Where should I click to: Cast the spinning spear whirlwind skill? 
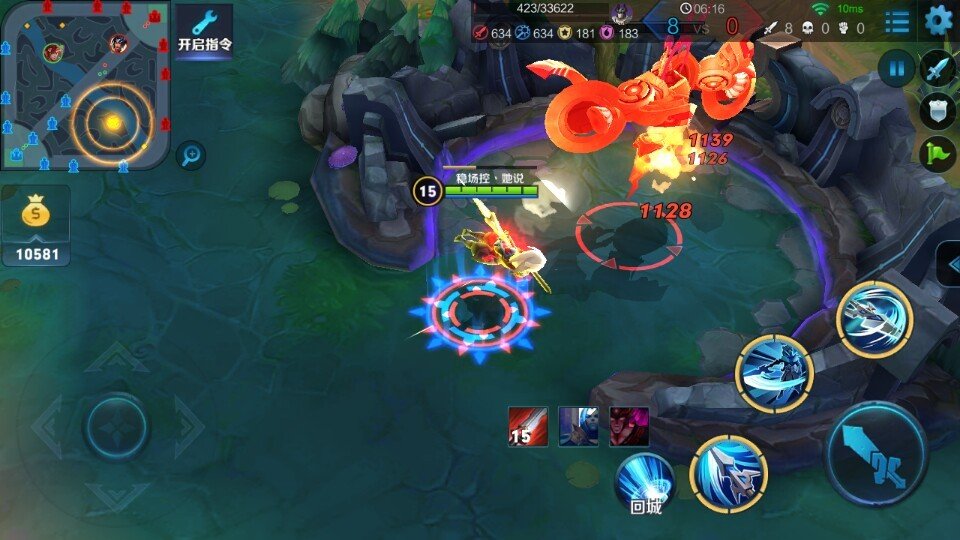[x=874, y=317]
